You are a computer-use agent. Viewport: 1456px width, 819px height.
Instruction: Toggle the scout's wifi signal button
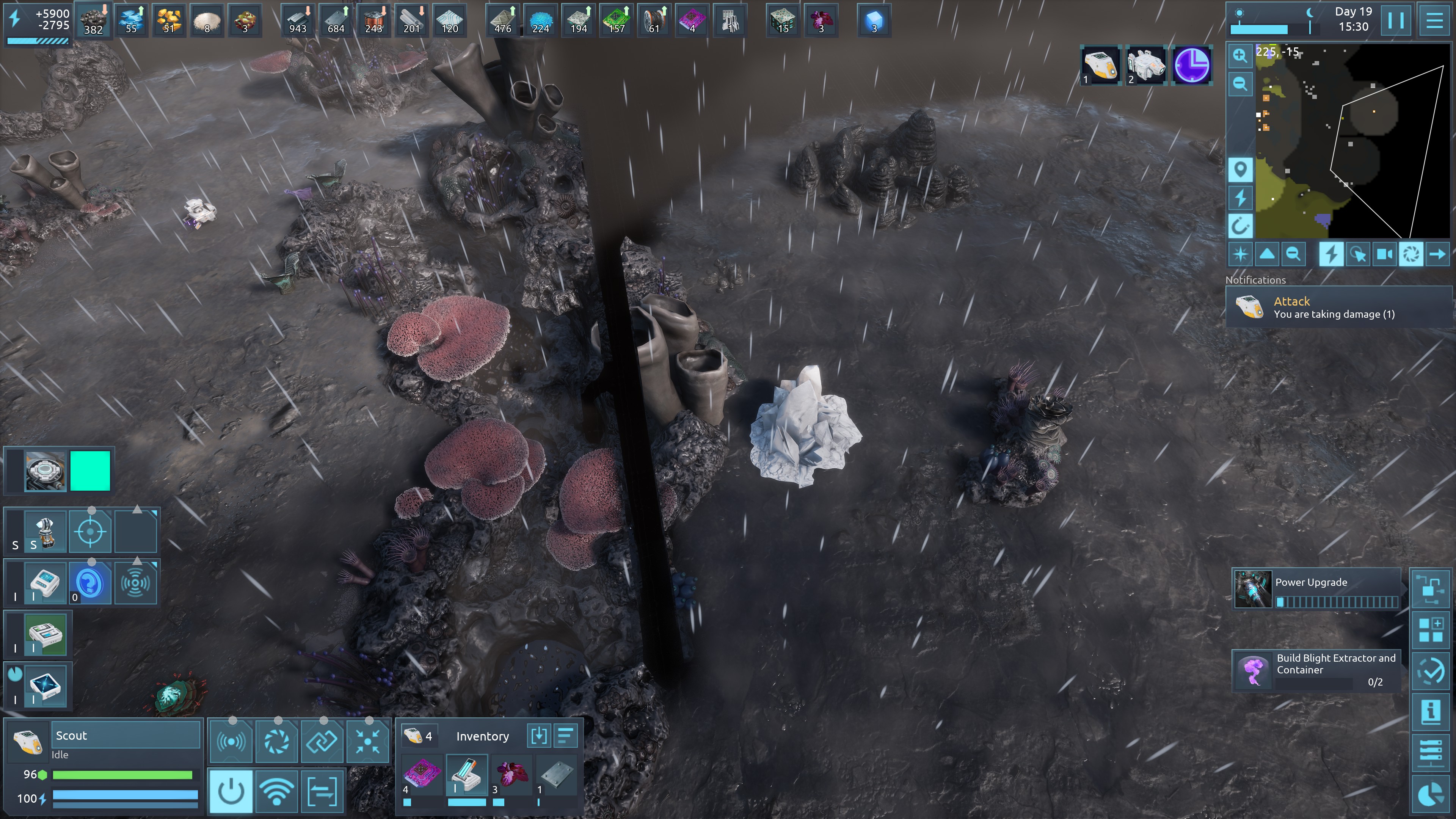point(276,791)
